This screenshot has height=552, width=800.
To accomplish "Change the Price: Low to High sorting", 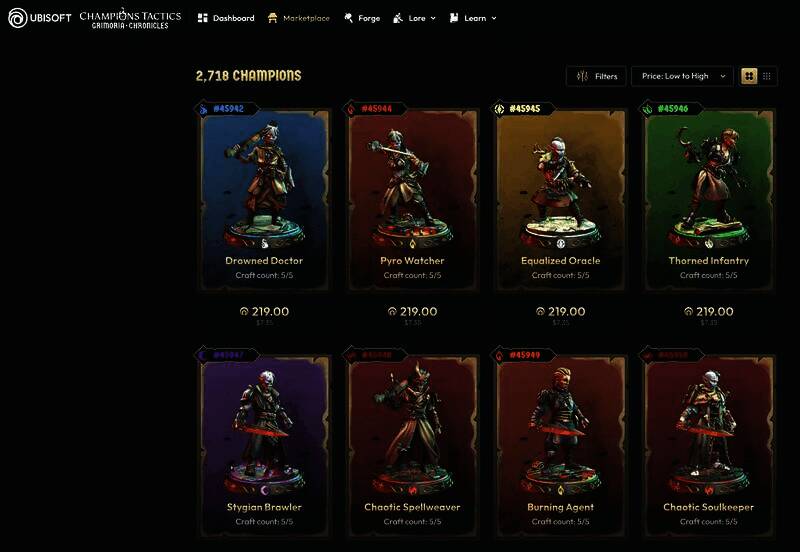I will pos(683,76).
